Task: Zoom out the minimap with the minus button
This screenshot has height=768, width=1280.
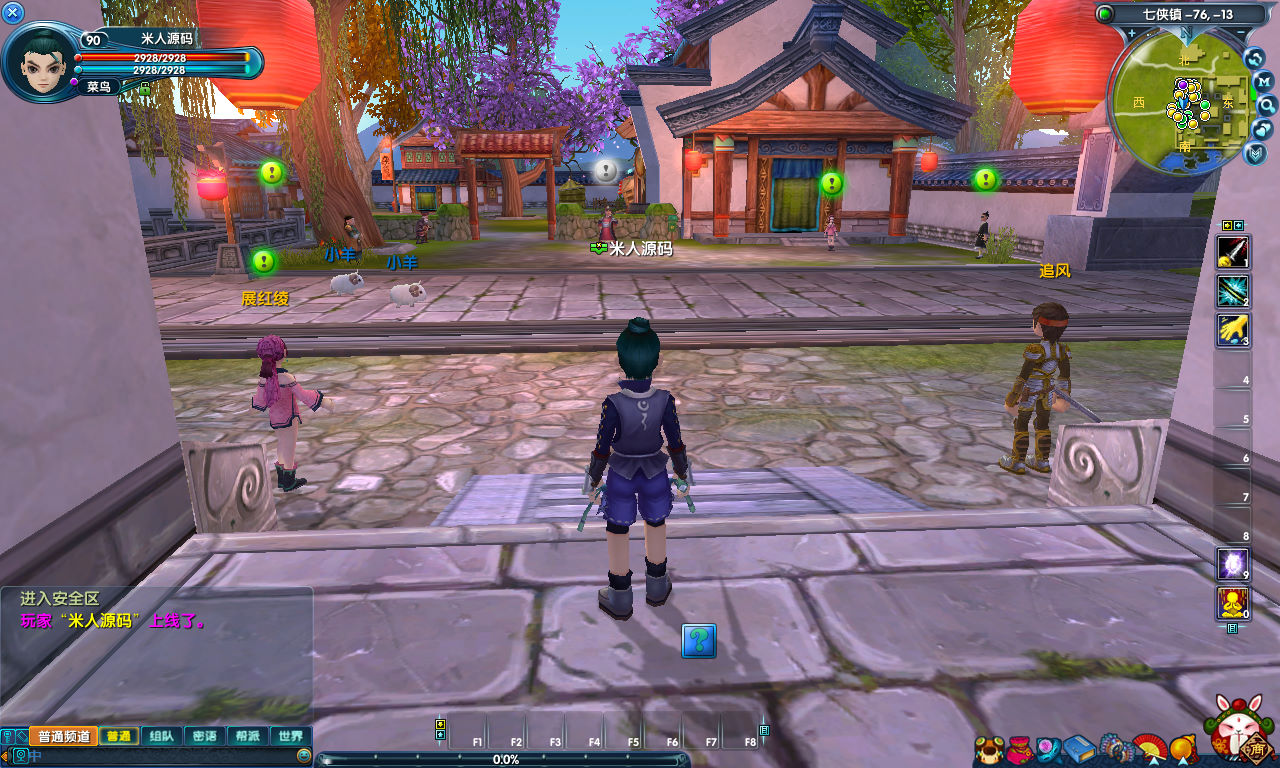Action: [1241, 34]
